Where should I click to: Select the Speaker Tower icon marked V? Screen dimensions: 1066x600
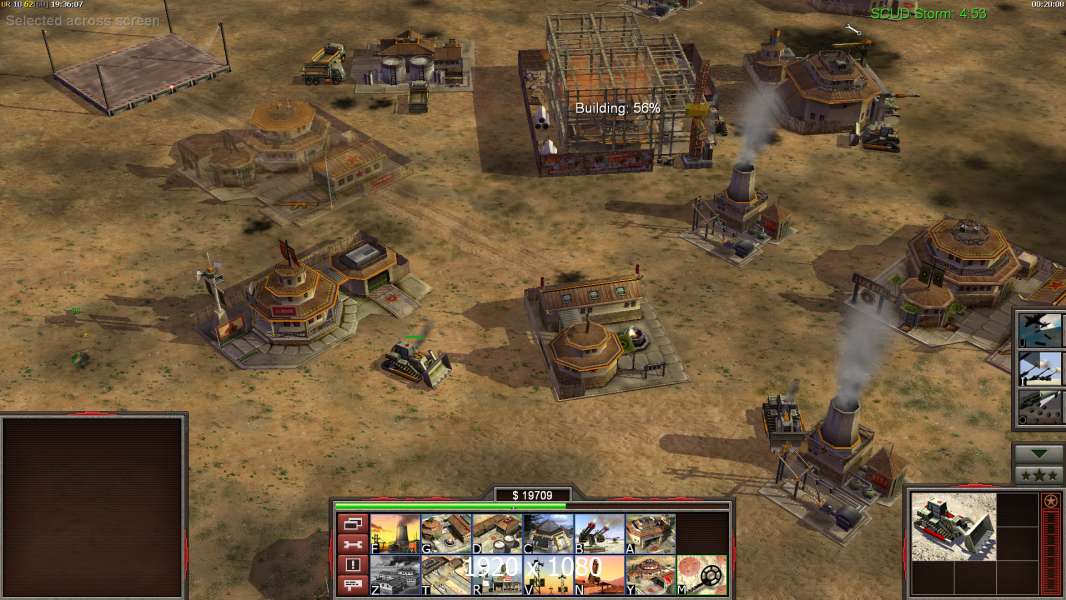click(548, 575)
